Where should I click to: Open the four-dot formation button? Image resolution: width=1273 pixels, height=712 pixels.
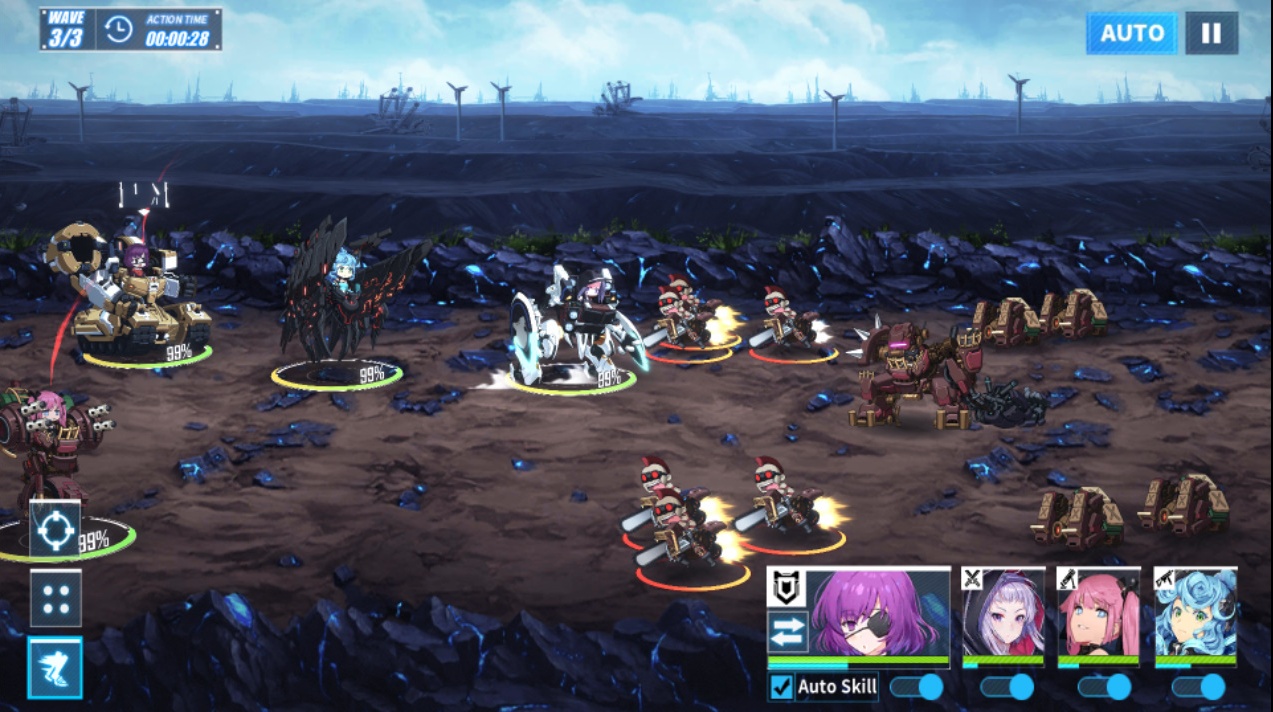(55, 598)
